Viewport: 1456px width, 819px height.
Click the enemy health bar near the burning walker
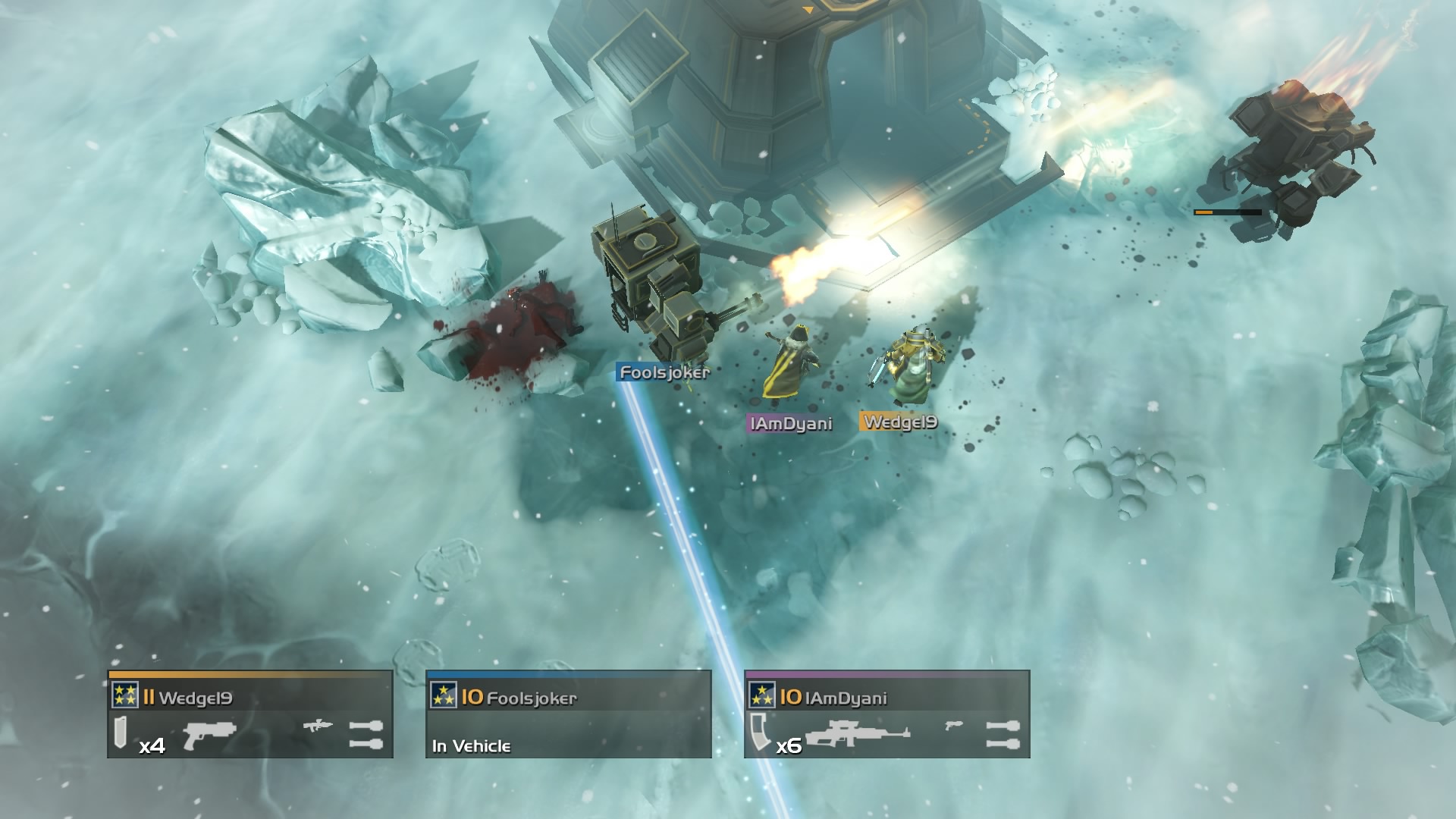click(x=1228, y=213)
